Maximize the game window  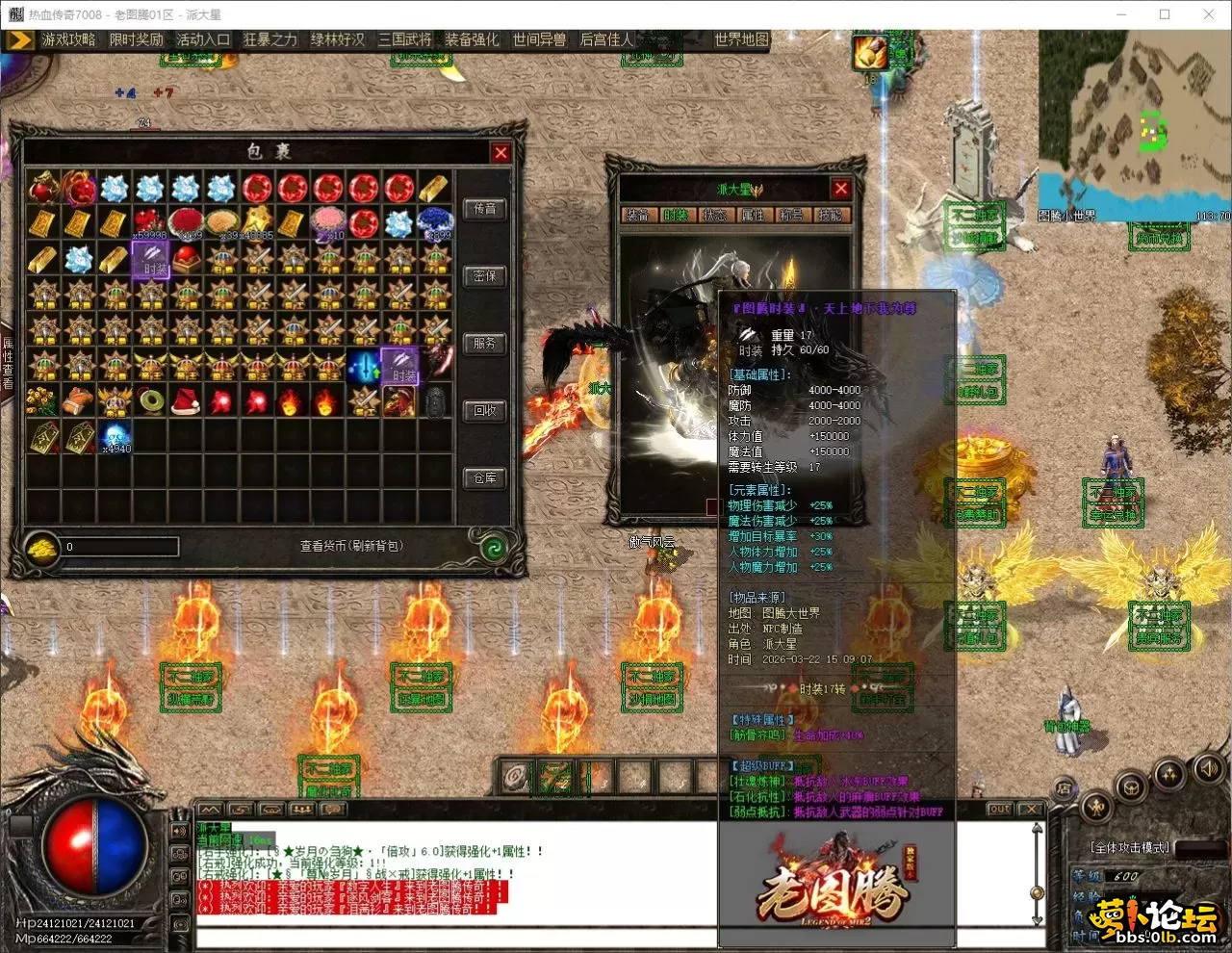[x=1165, y=14]
